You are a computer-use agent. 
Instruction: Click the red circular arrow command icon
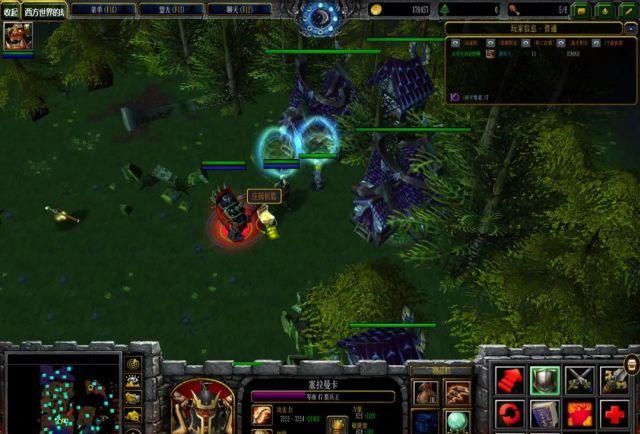[x=511, y=413]
